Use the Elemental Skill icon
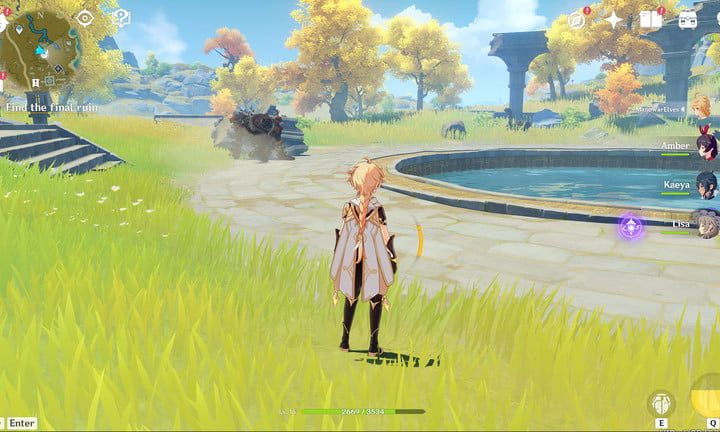The image size is (720, 432). click(x=661, y=404)
